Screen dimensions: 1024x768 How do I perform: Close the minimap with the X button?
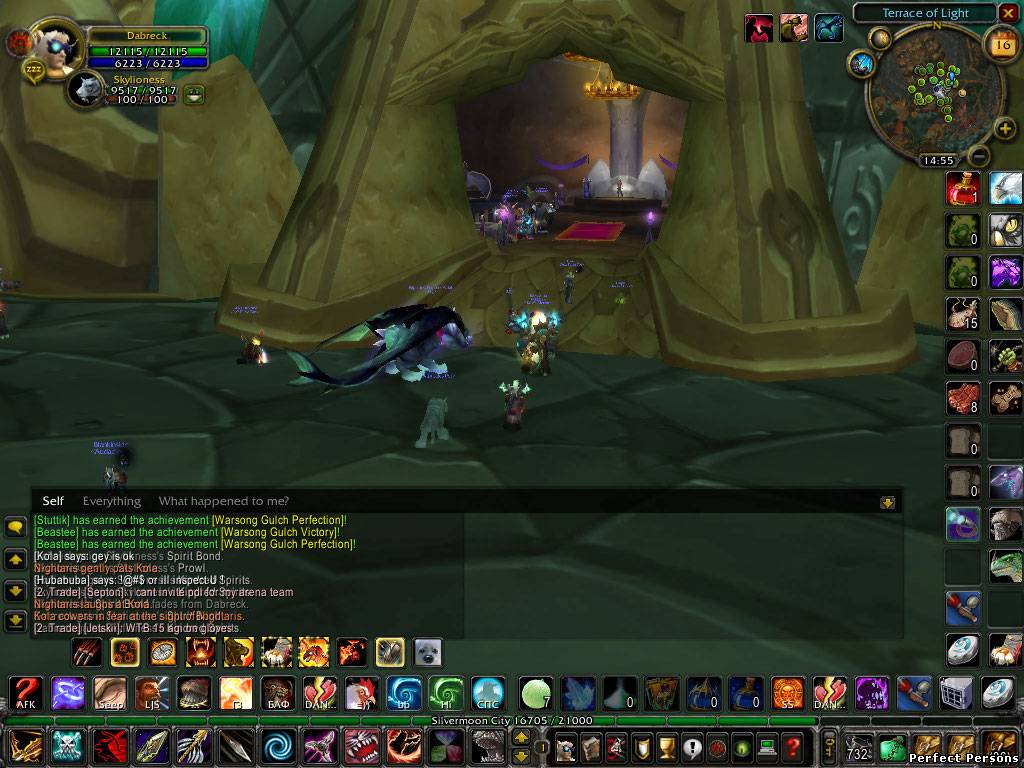[x=1008, y=13]
